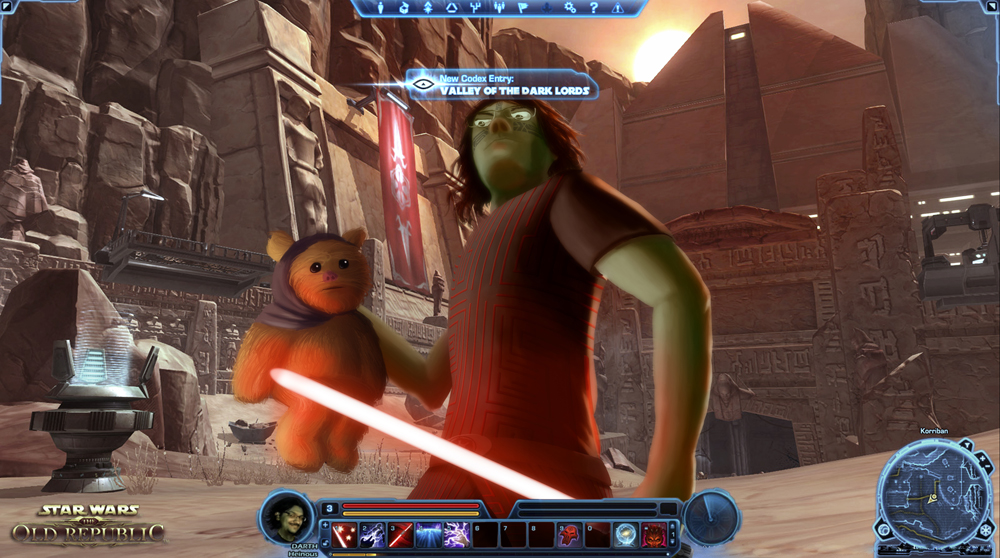
Task: Open the question mark help icon
Action: [x=594, y=7]
